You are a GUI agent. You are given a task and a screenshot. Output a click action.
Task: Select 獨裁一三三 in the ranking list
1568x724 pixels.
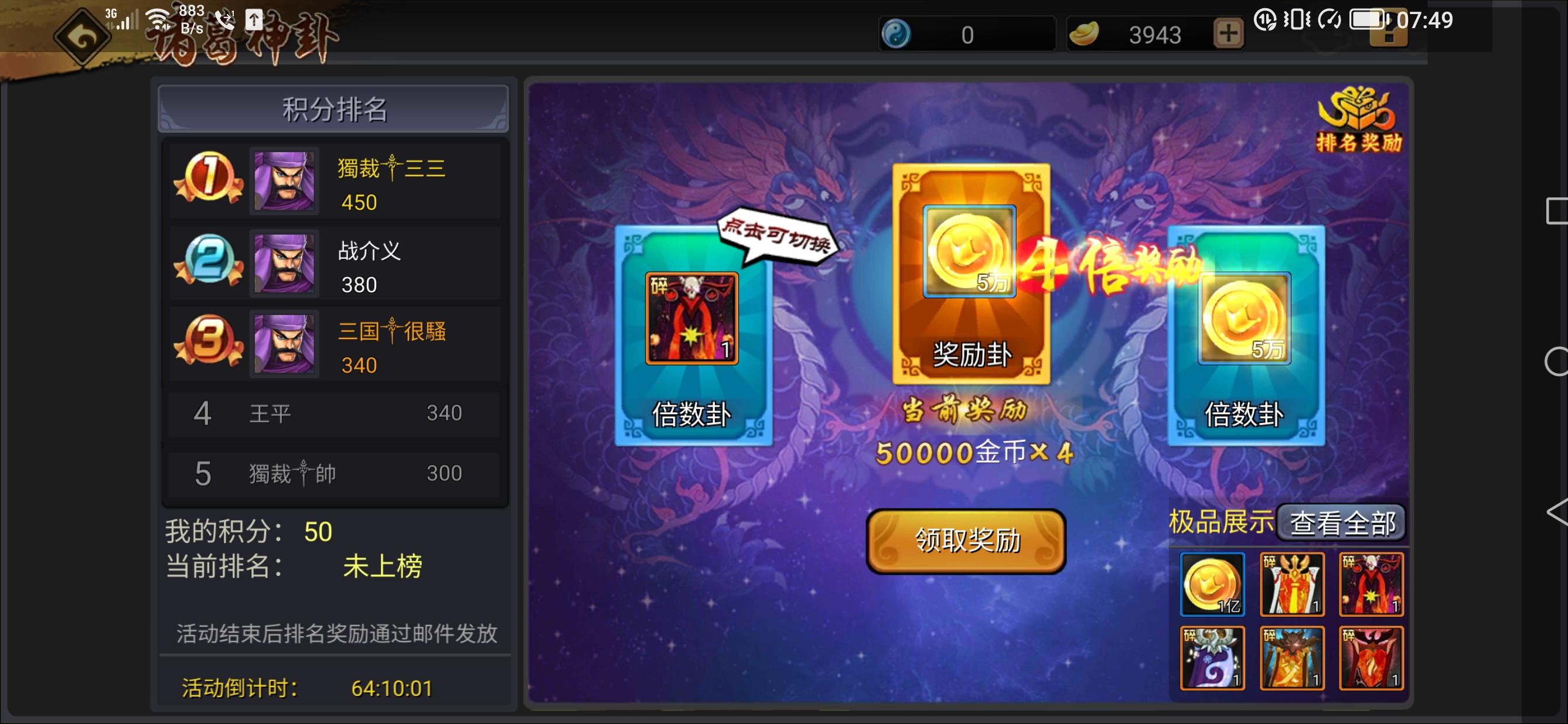point(393,169)
